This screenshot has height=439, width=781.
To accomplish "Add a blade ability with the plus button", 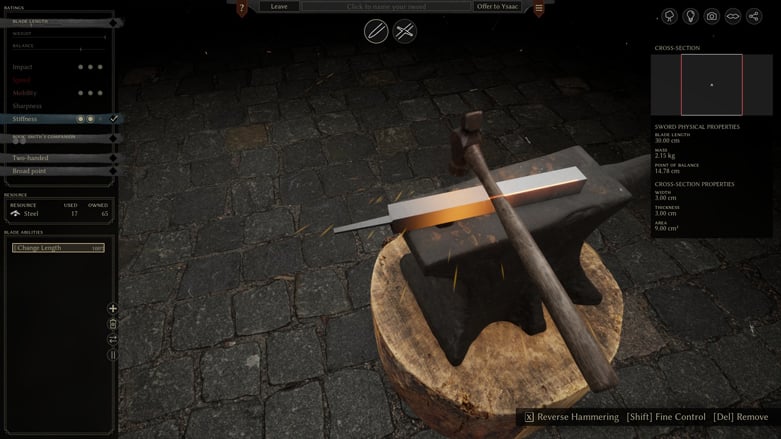I will tap(113, 309).
